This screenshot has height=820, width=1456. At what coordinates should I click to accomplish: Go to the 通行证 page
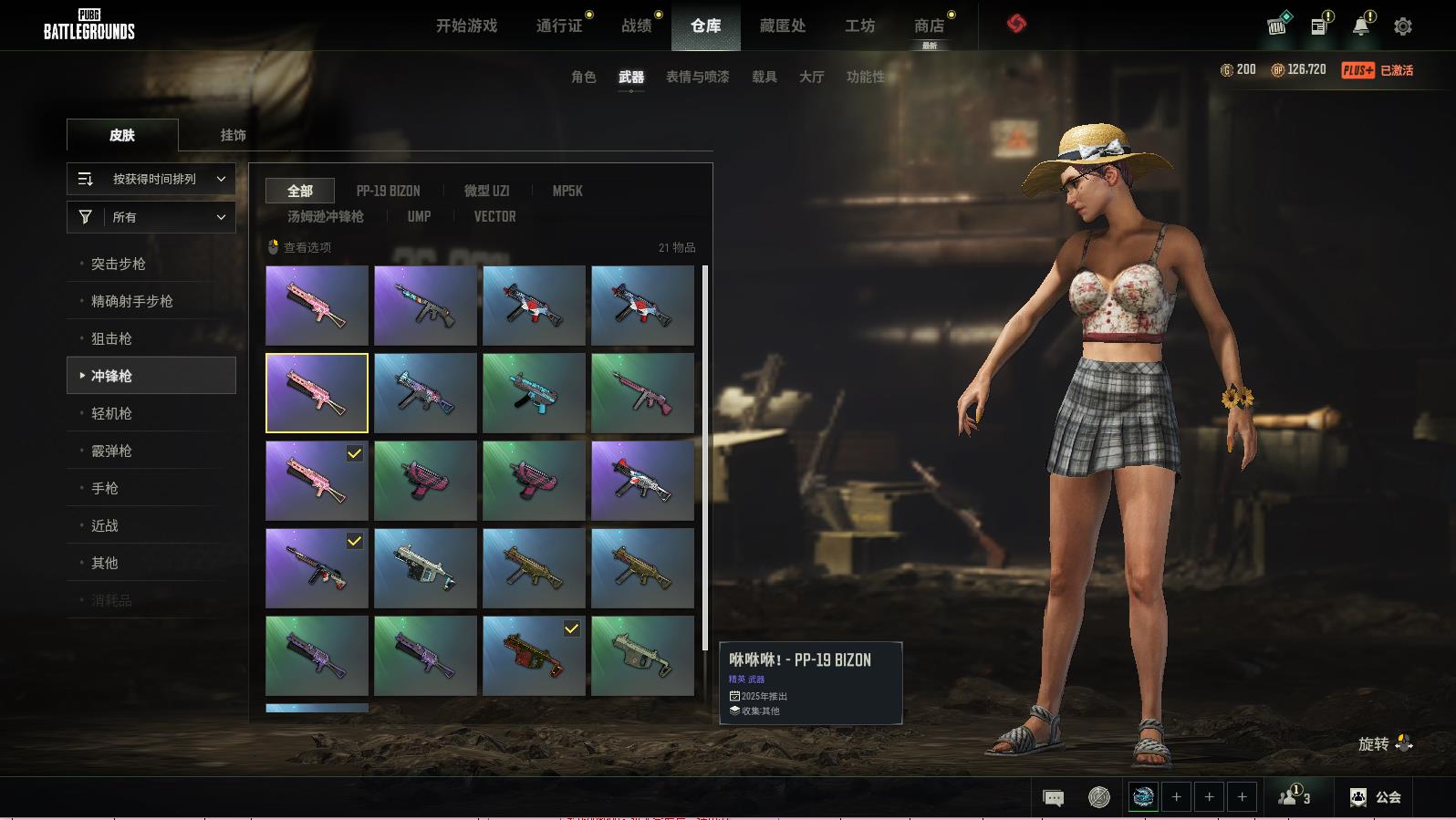point(559,26)
